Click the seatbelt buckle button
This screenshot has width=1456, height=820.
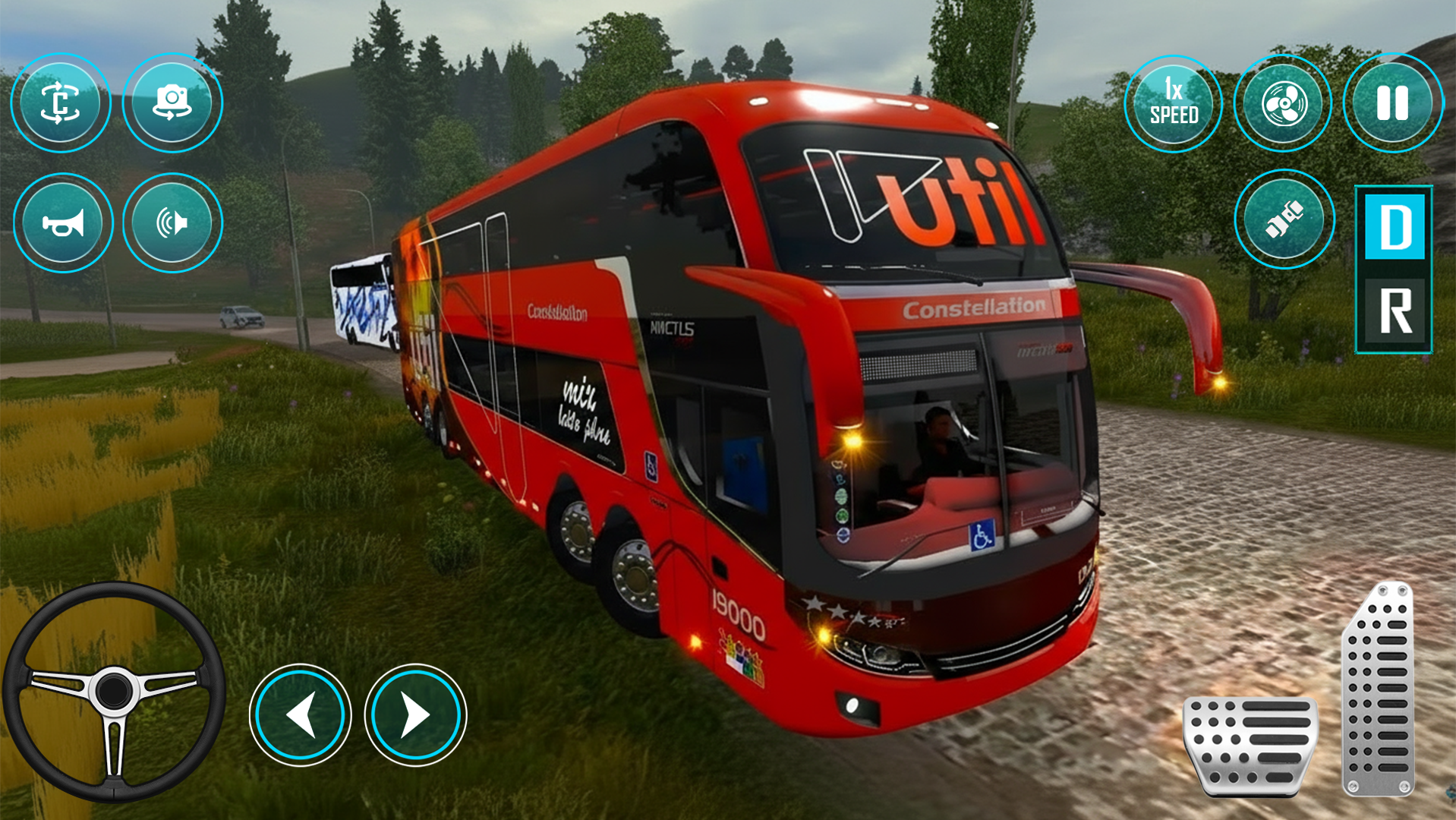tap(1284, 219)
